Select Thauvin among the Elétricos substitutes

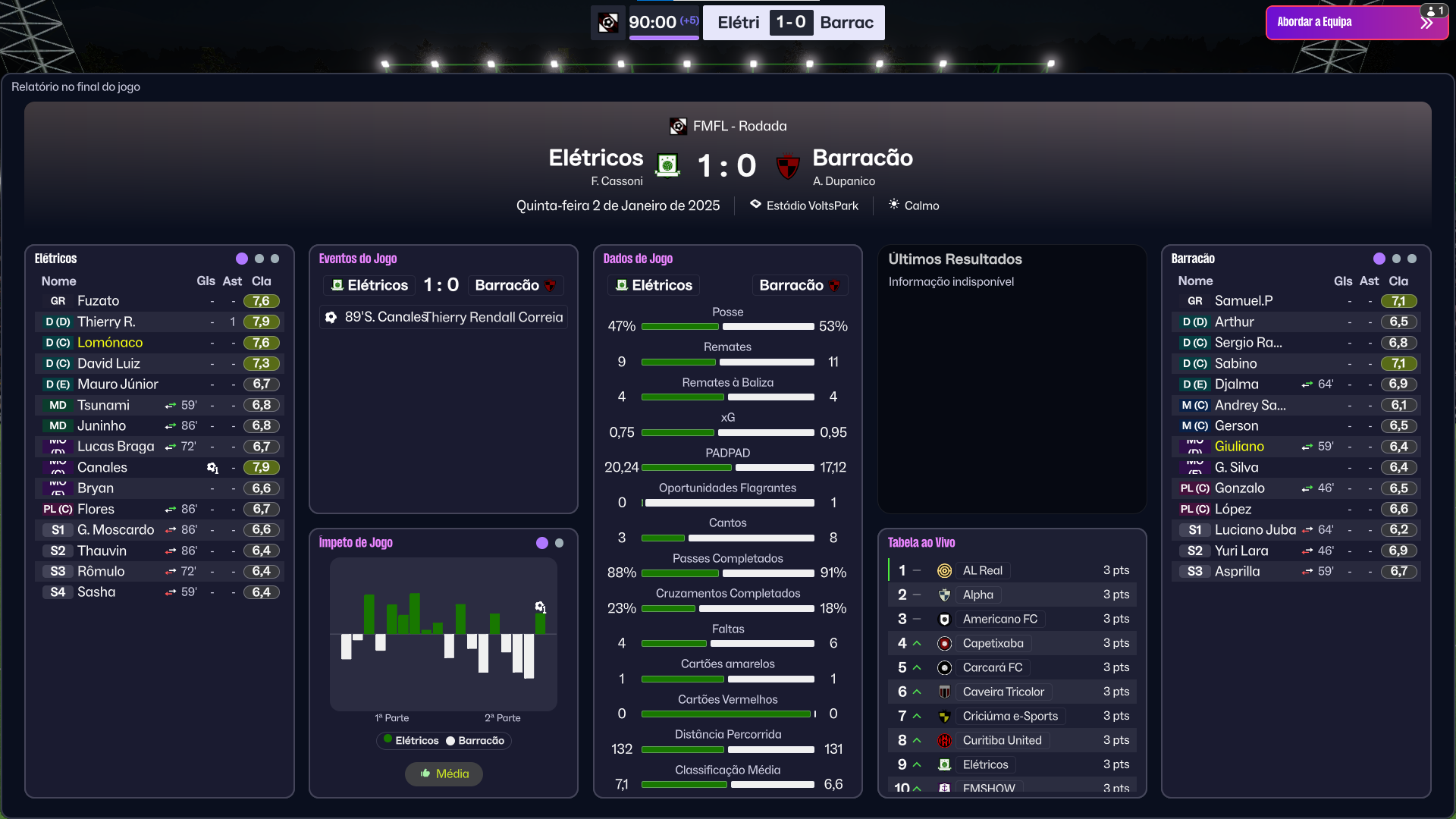(x=102, y=551)
